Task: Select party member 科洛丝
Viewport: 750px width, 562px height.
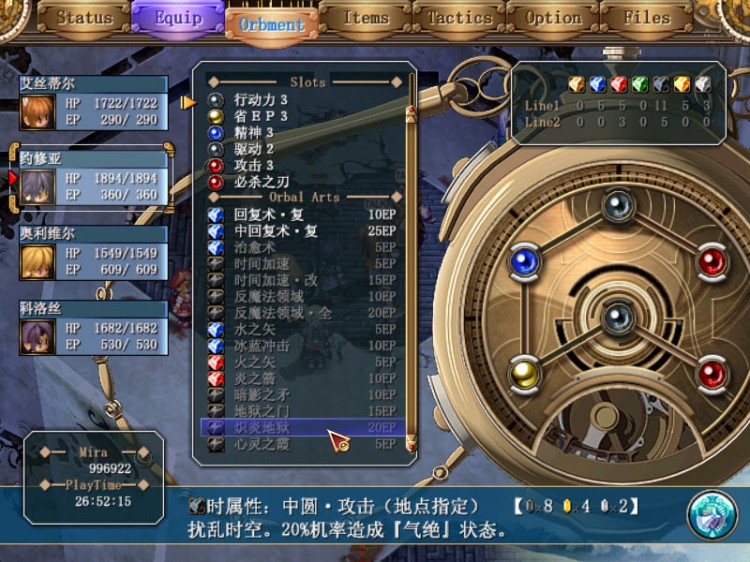Action: click(93, 329)
